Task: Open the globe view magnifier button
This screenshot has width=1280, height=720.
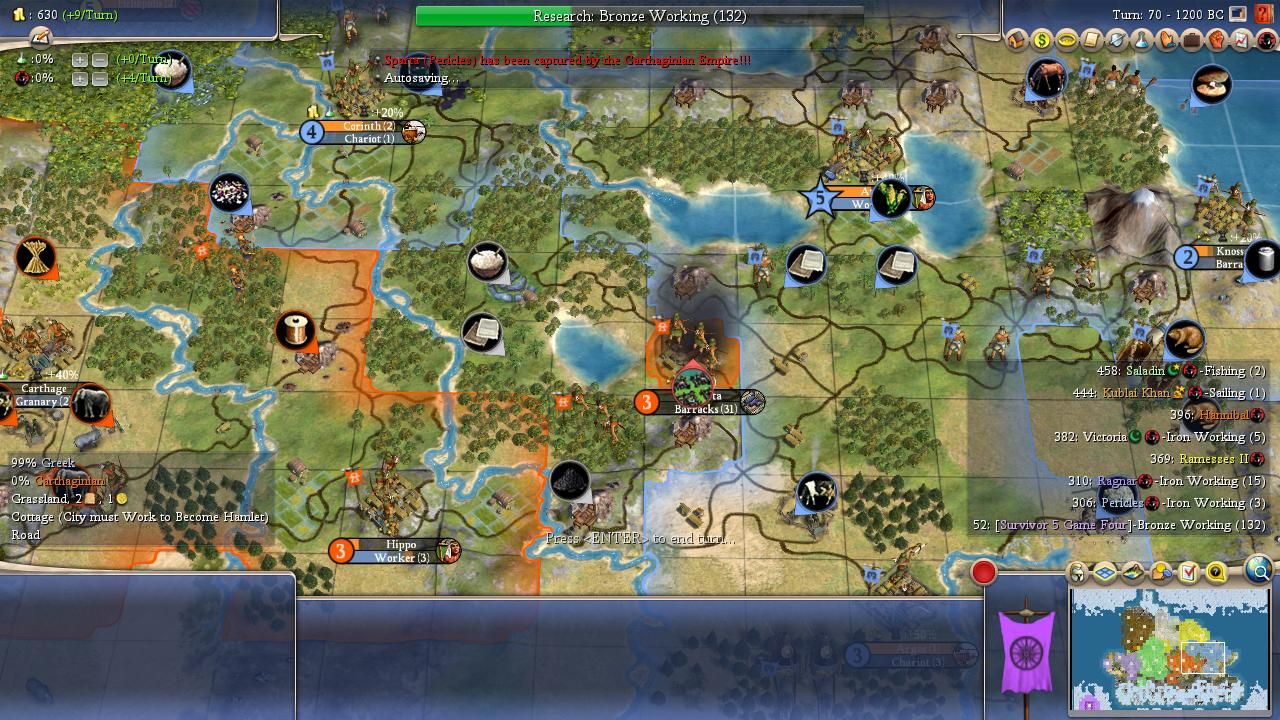Action: pos(1258,571)
